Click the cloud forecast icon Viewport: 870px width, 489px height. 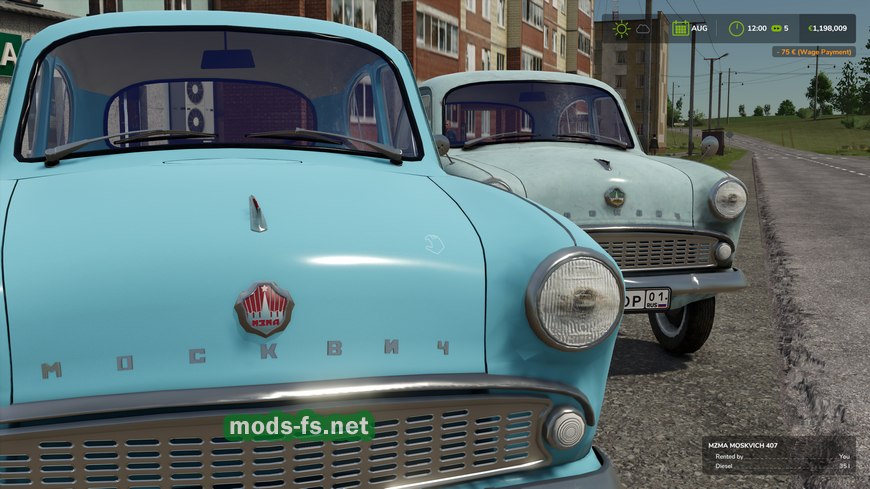coord(643,29)
